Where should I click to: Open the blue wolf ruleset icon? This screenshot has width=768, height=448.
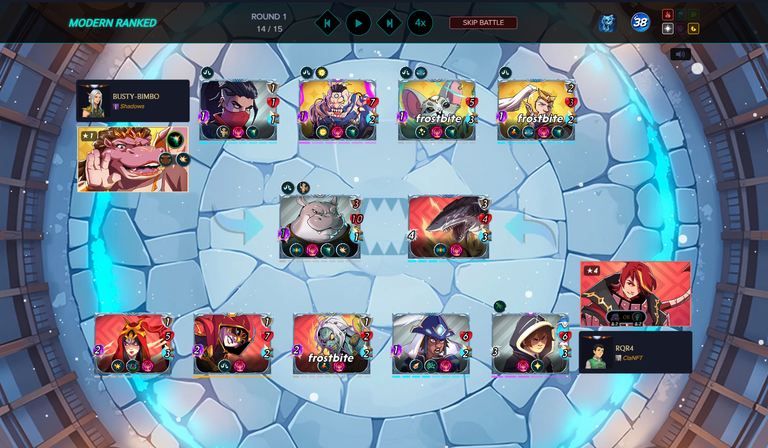(x=607, y=22)
